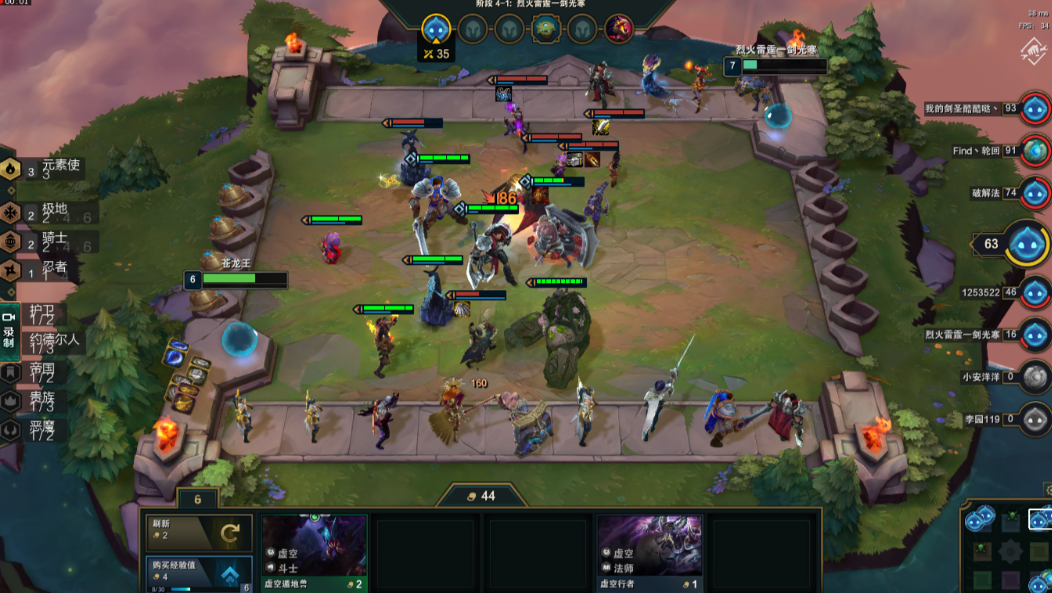Select eliminated player 小安洋洋
Viewport: 1052px width, 593px height.
1035,377
